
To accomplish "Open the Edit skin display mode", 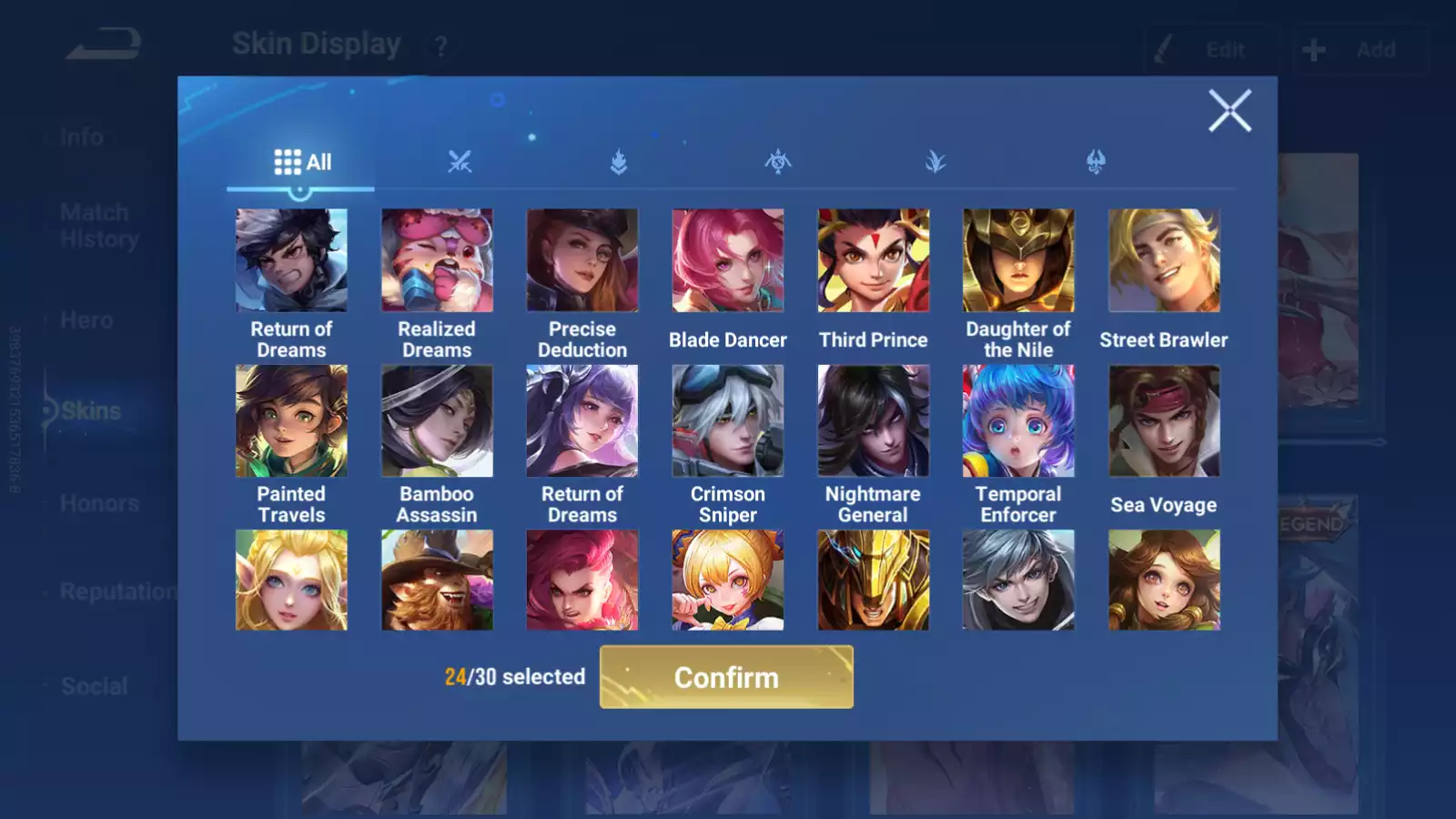I will pos(1210,50).
